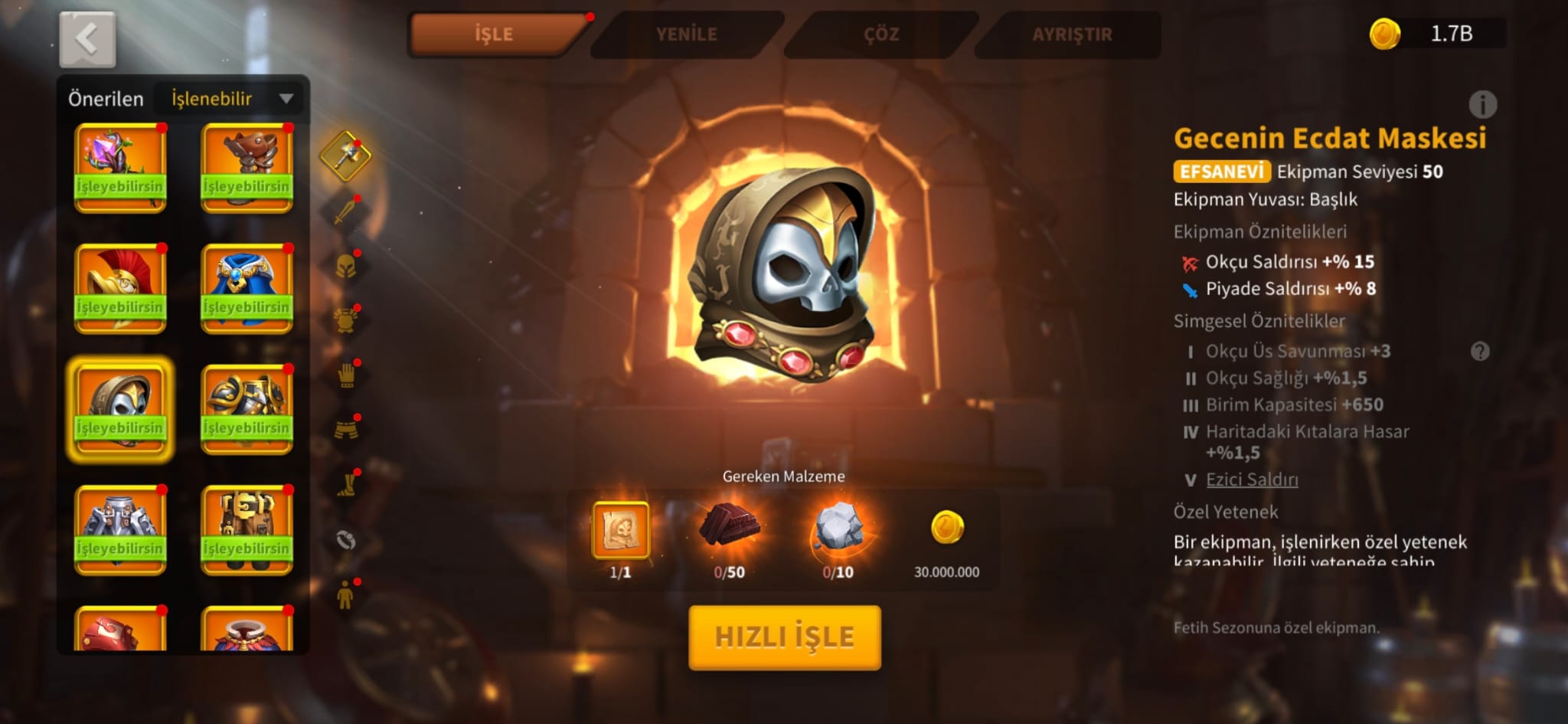Tap the gold coin balance
The height and width of the screenshot is (724, 1568).
pyautogui.click(x=1436, y=34)
